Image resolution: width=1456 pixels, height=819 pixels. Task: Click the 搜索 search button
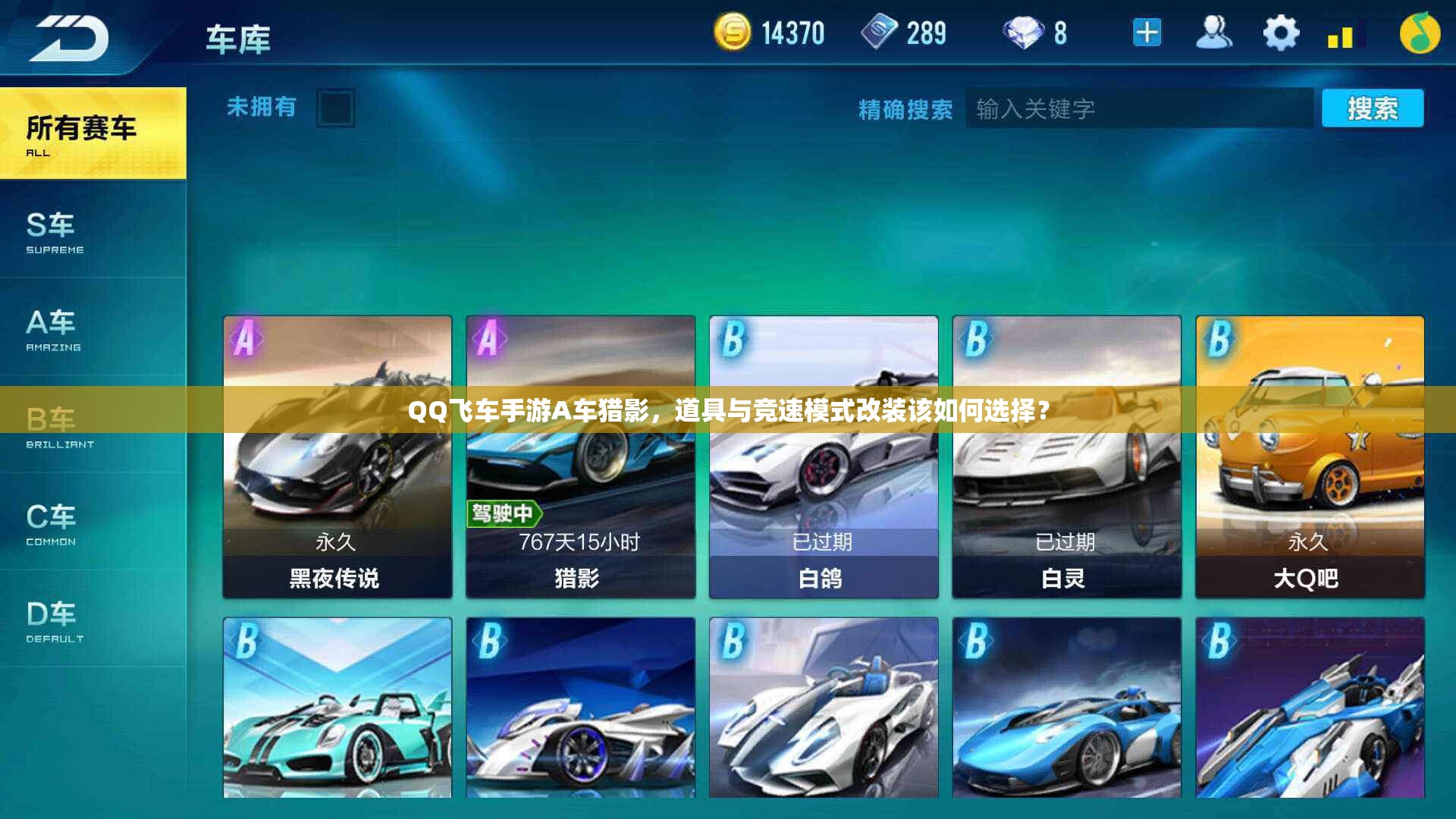pyautogui.click(x=1373, y=108)
